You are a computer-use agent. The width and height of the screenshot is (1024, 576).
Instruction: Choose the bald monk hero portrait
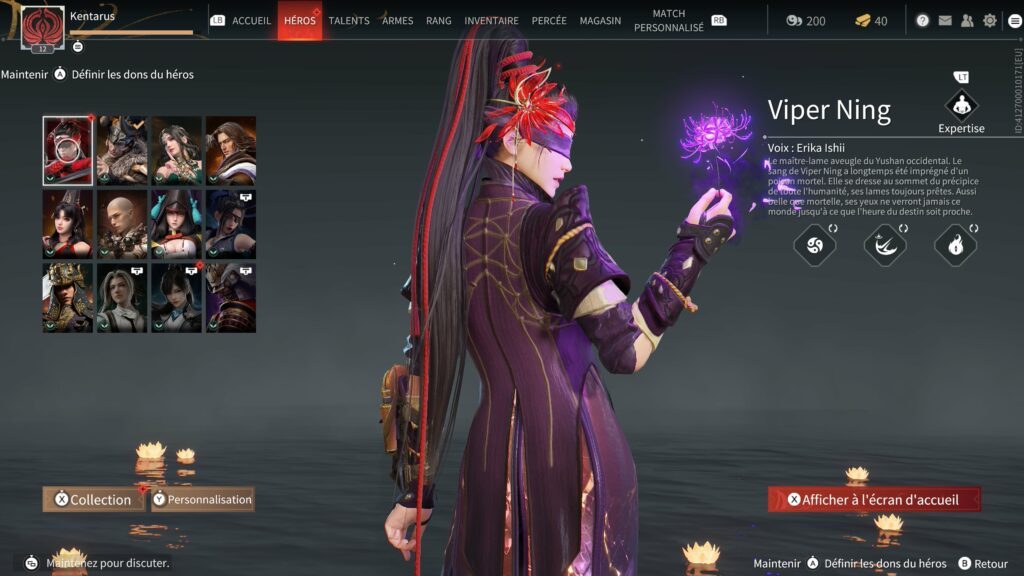(122, 225)
